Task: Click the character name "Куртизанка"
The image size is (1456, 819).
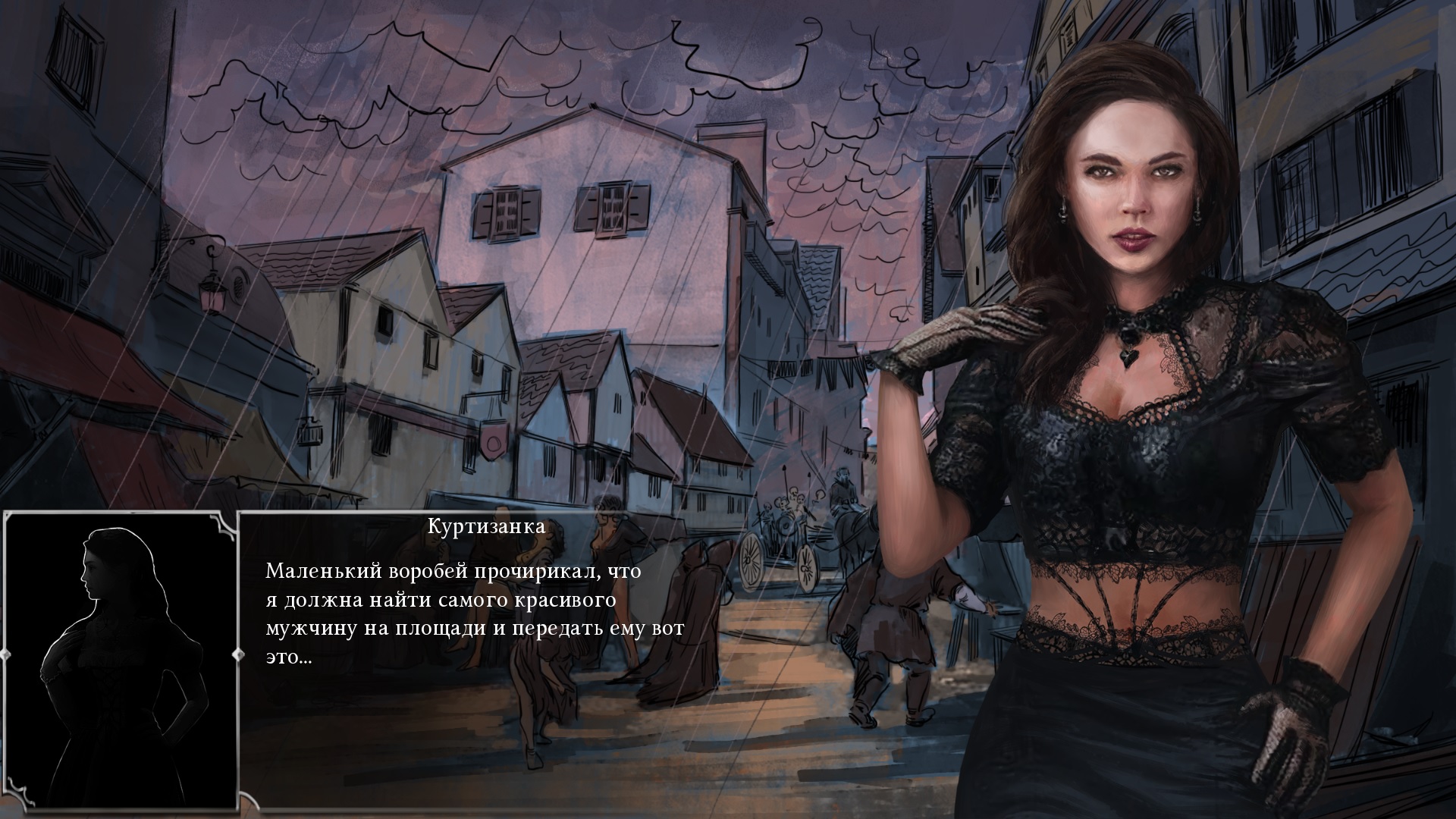Action: 485,527
